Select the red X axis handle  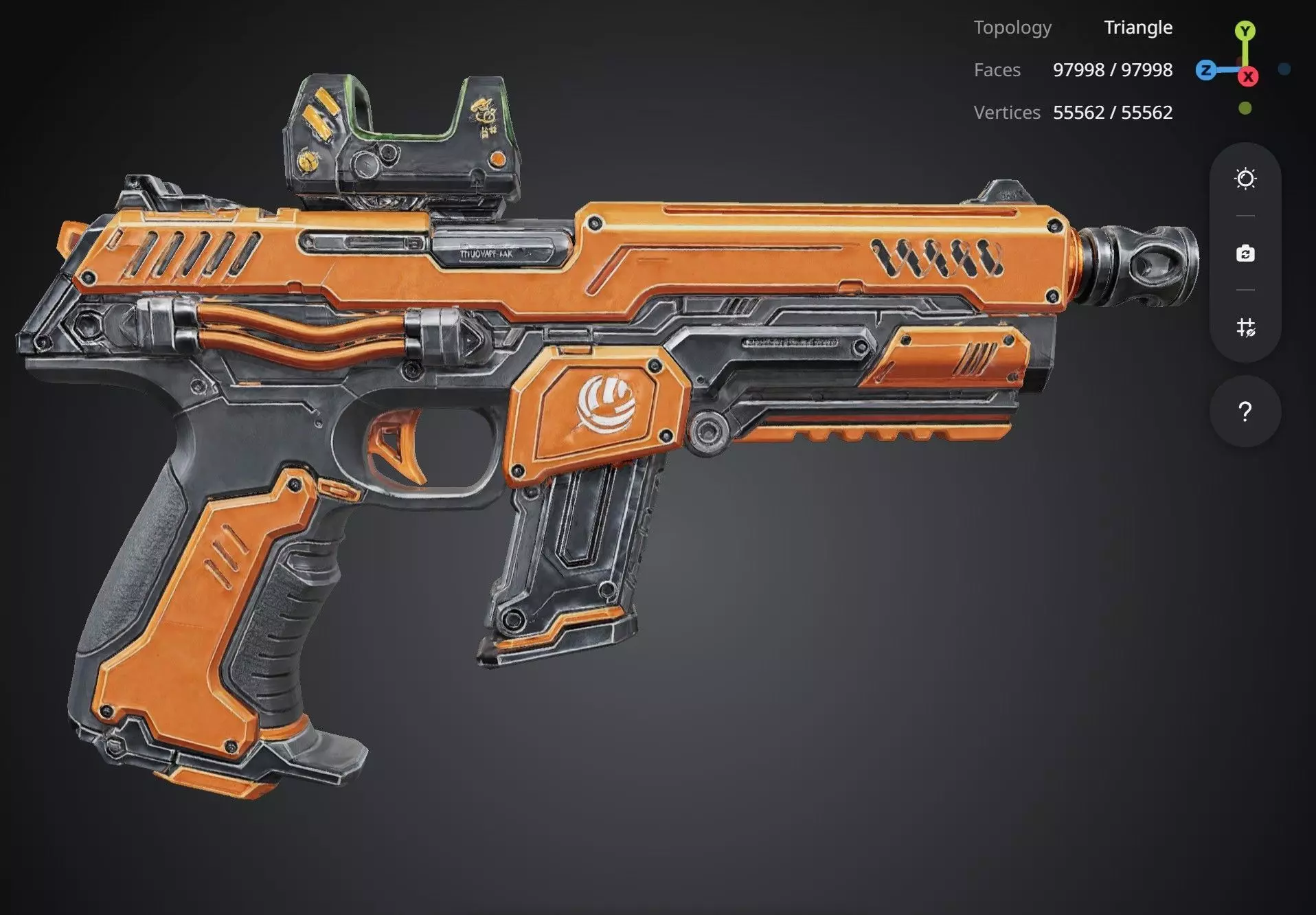(1248, 76)
